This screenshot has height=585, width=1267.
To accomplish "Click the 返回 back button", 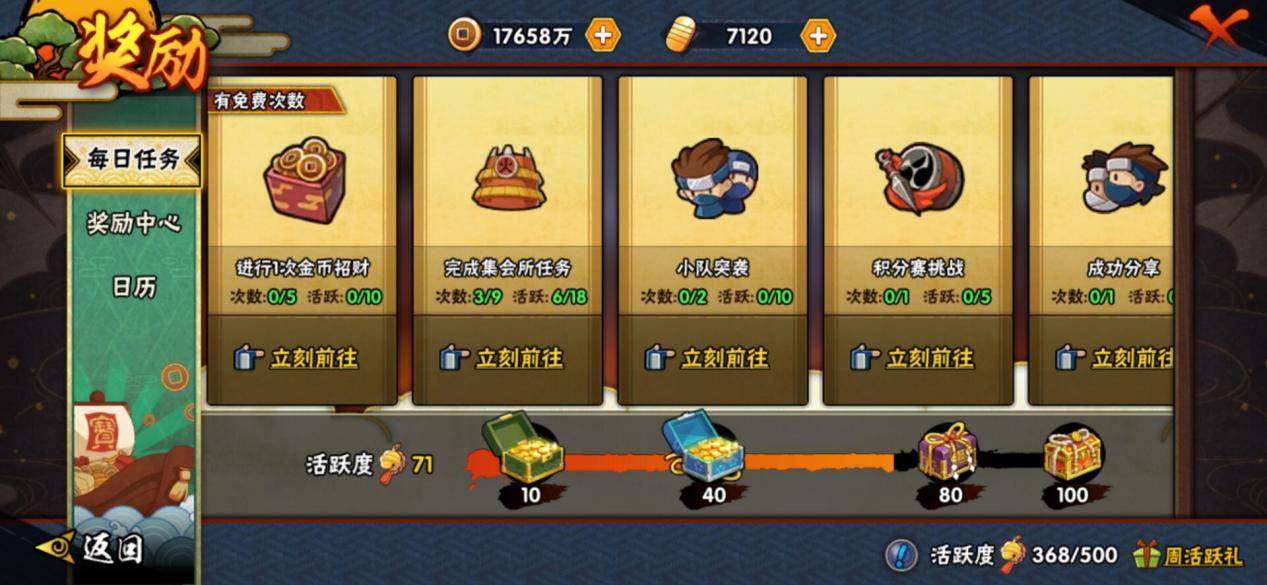I will pos(95,548).
